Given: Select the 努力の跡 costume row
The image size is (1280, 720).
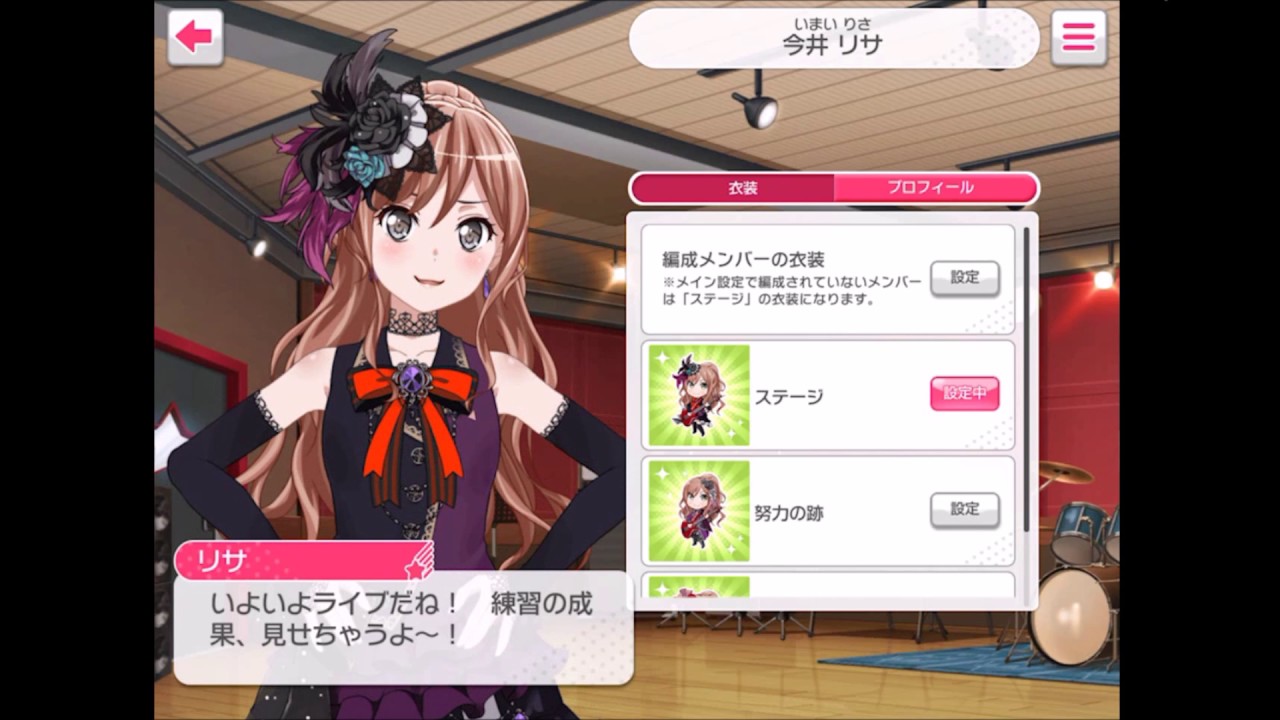Looking at the screenshot, I should point(830,509).
